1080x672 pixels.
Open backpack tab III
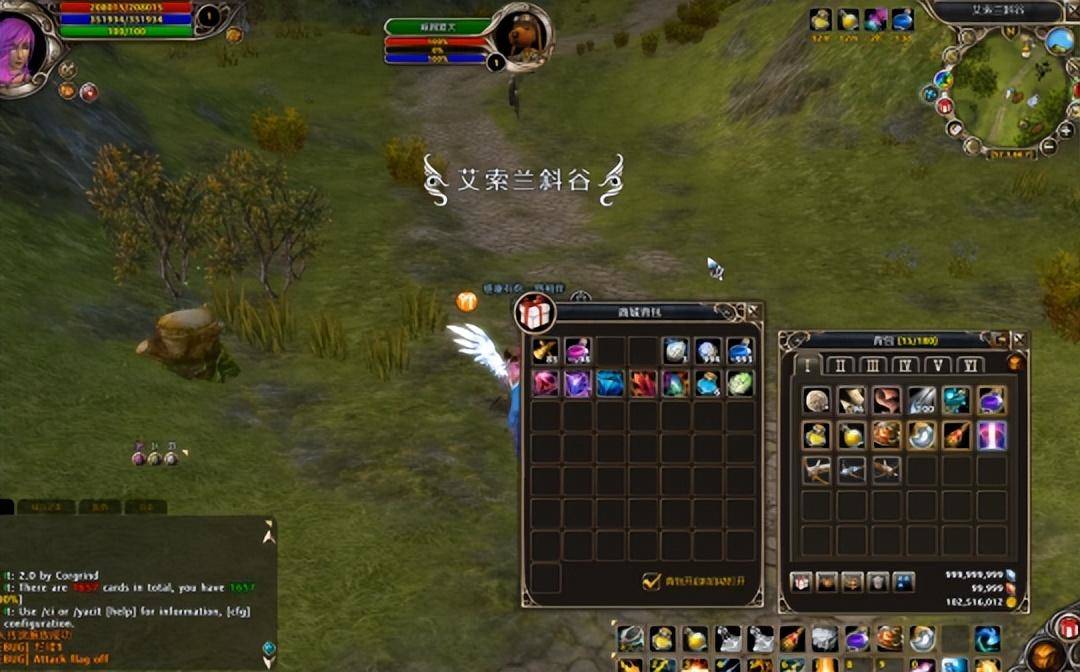[872, 365]
